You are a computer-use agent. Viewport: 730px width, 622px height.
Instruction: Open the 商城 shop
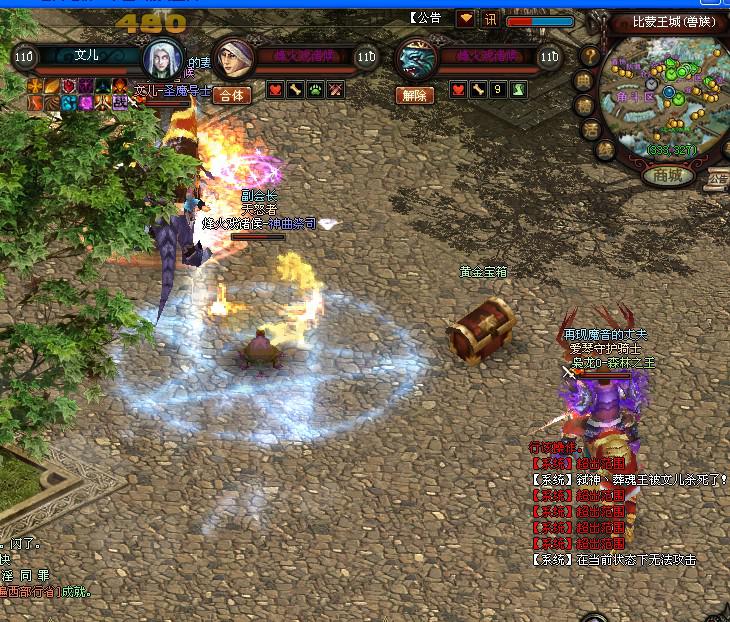tap(669, 176)
